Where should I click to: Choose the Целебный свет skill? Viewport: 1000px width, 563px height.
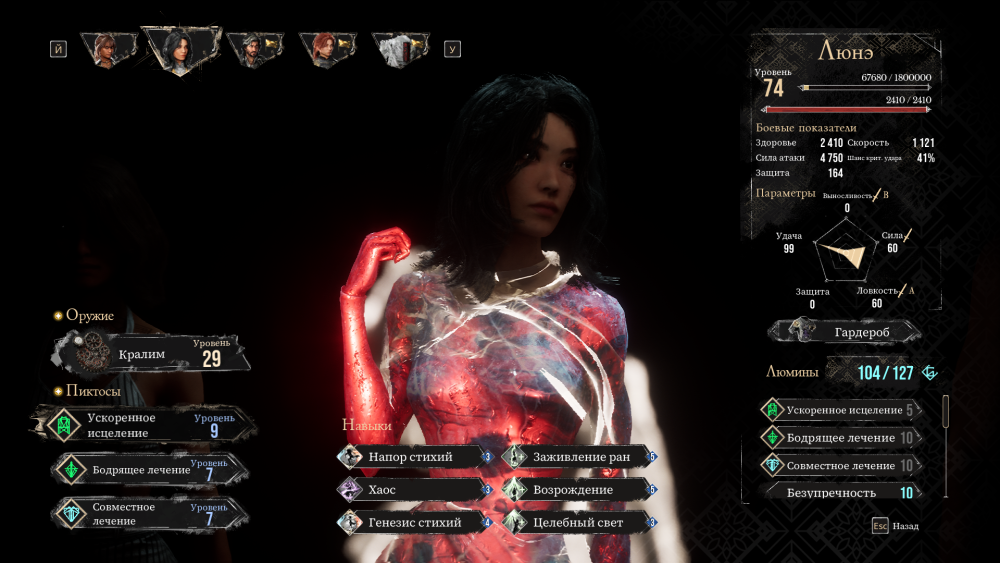[x=579, y=522]
